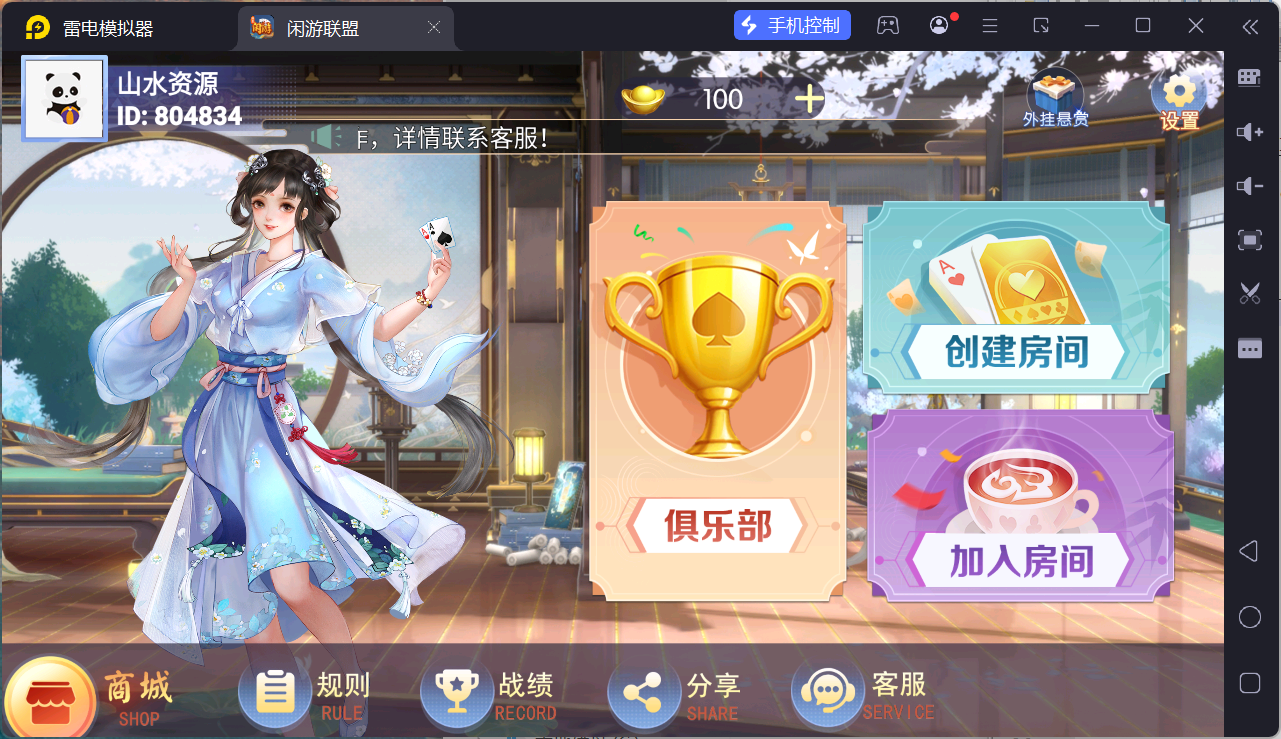Contact support via the 客服 SERVICE headset icon
Viewport: 1281px width, 739px height.
click(x=826, y=690)
